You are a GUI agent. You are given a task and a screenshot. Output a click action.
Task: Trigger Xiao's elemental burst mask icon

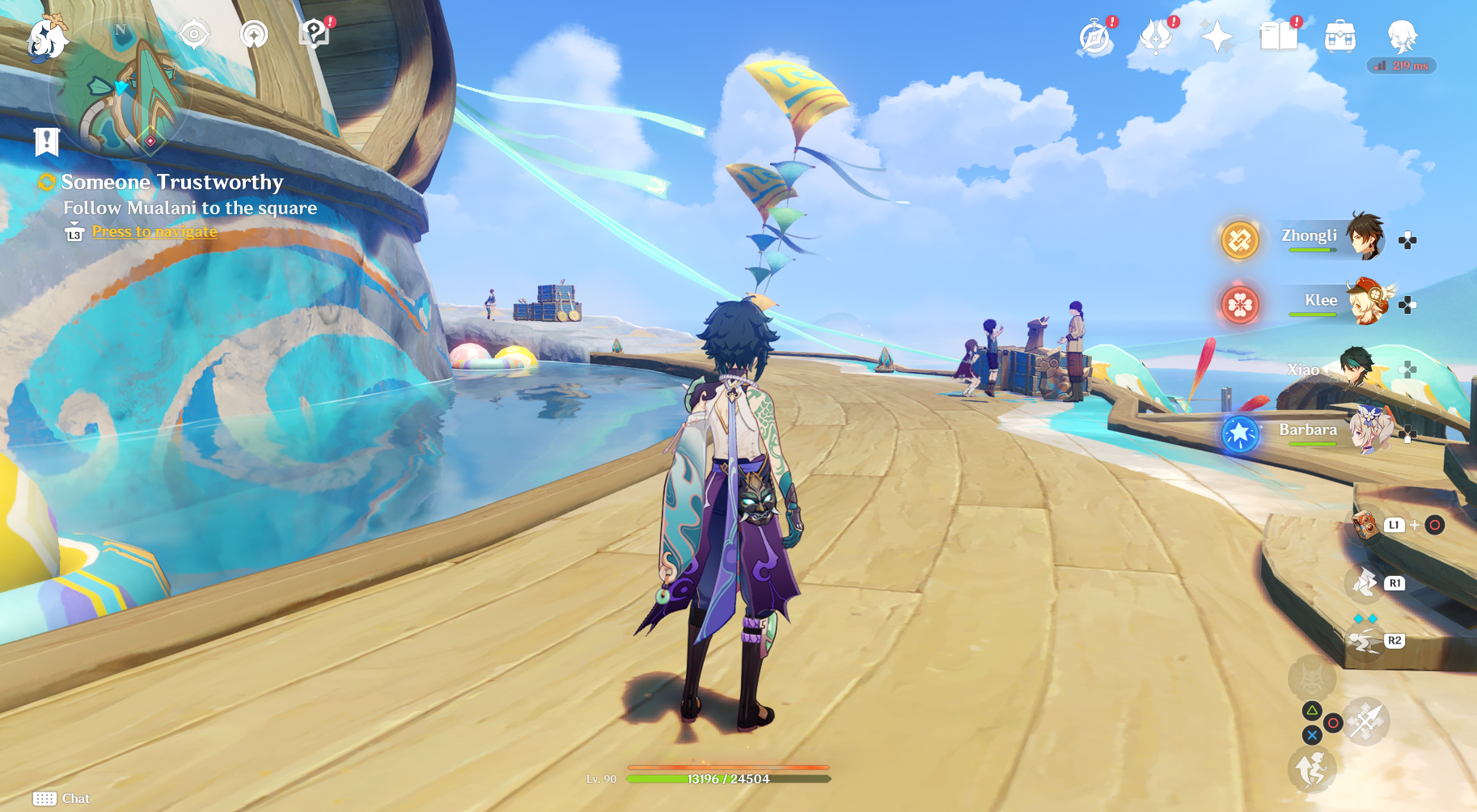1311,675
